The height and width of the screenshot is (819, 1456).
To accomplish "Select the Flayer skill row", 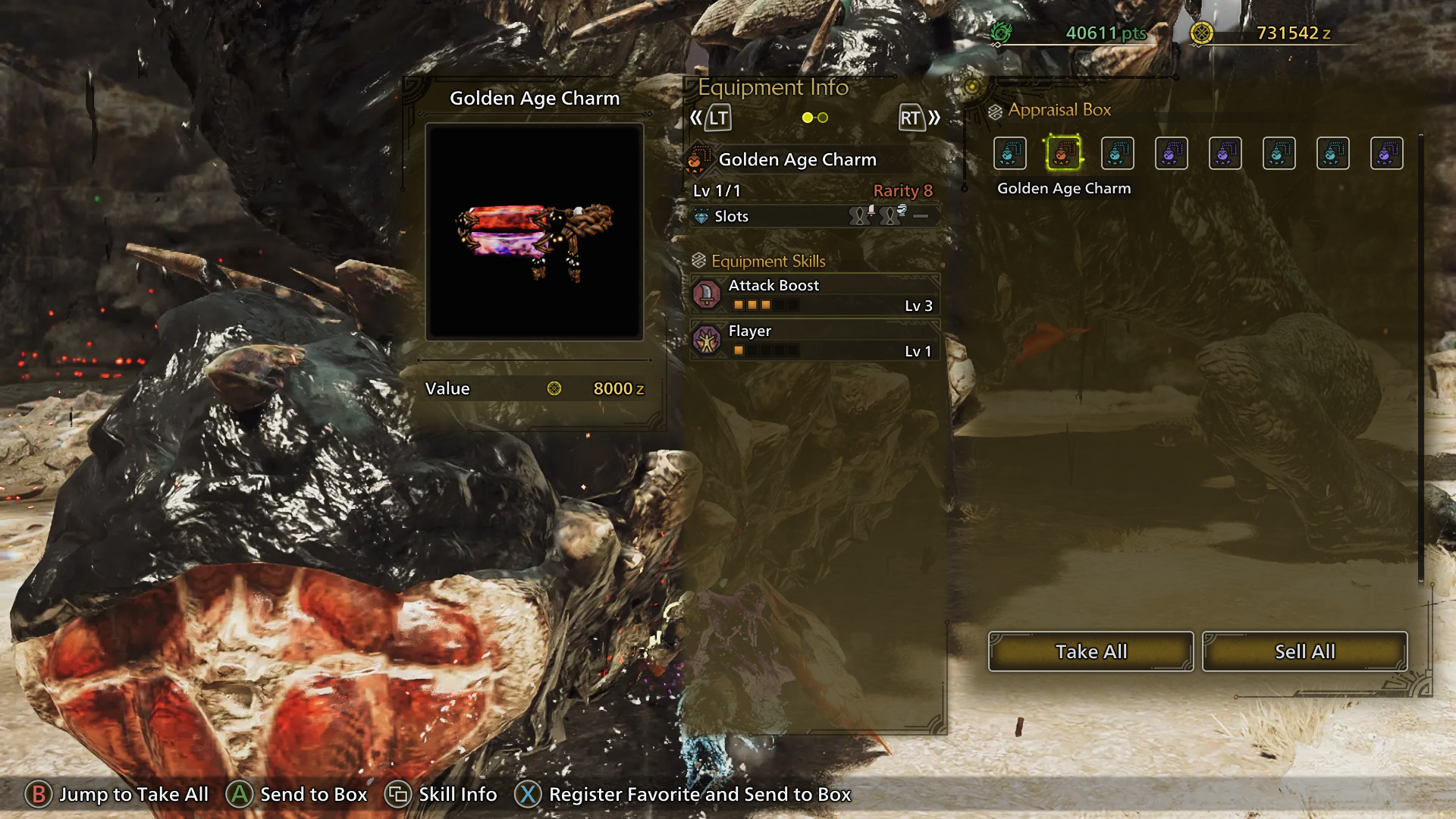I will [x=815, y=340].
